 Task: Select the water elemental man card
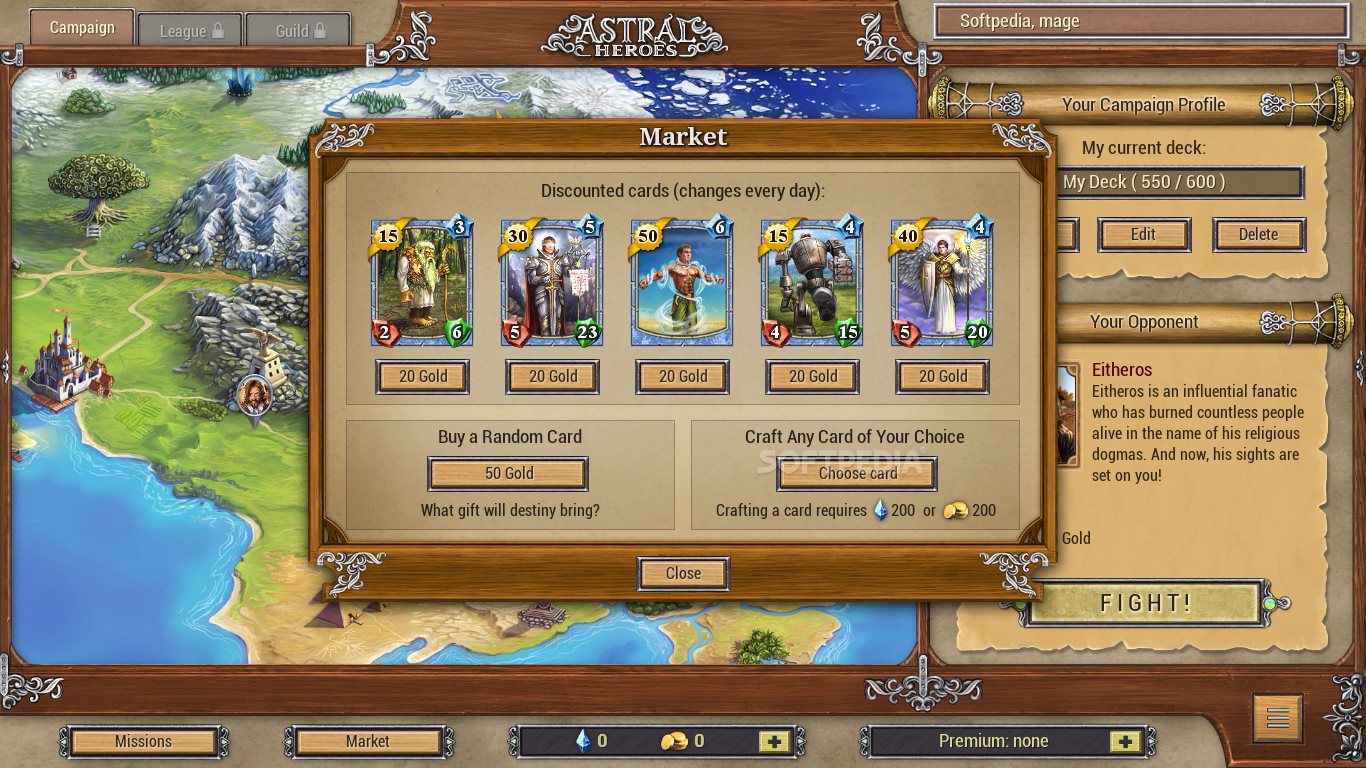point(682,283)
